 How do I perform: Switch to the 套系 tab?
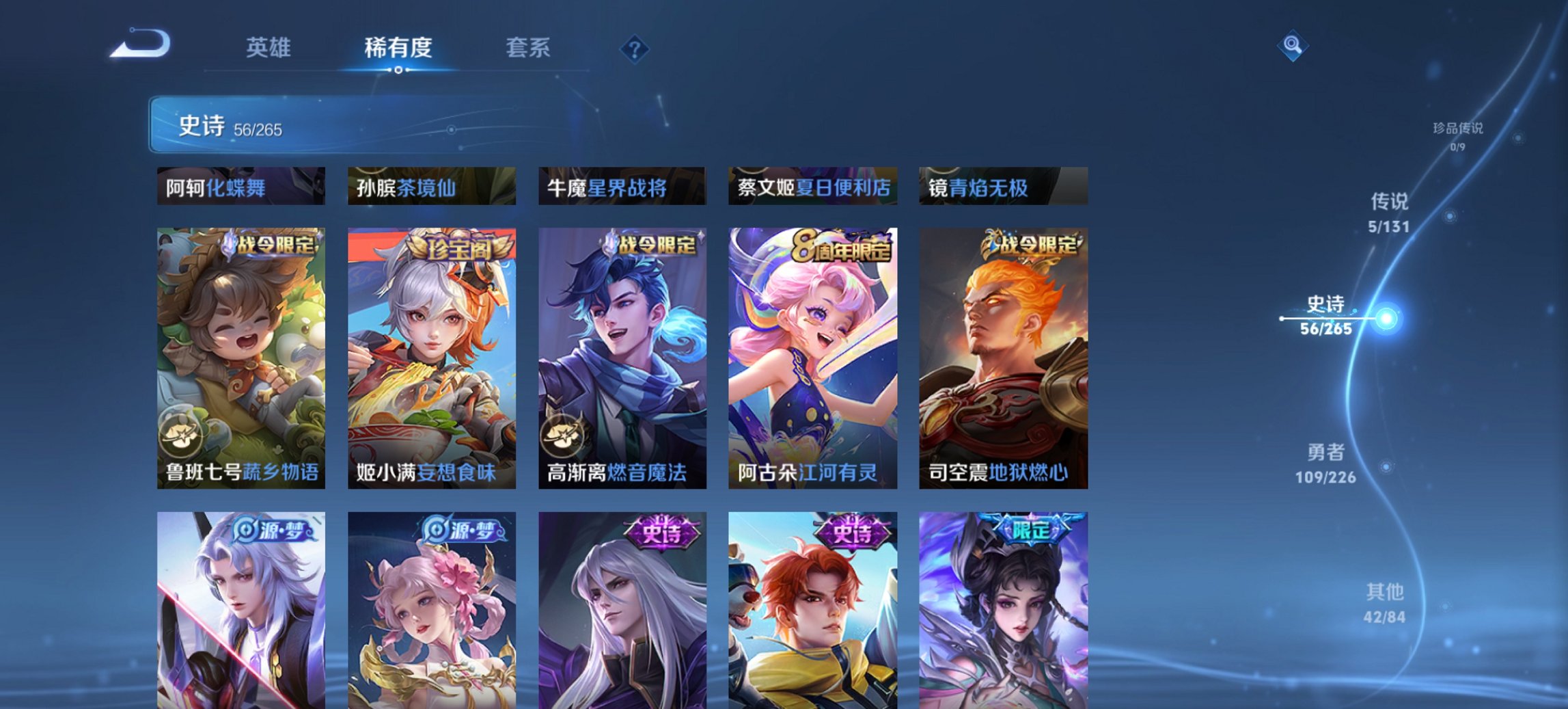527,48
